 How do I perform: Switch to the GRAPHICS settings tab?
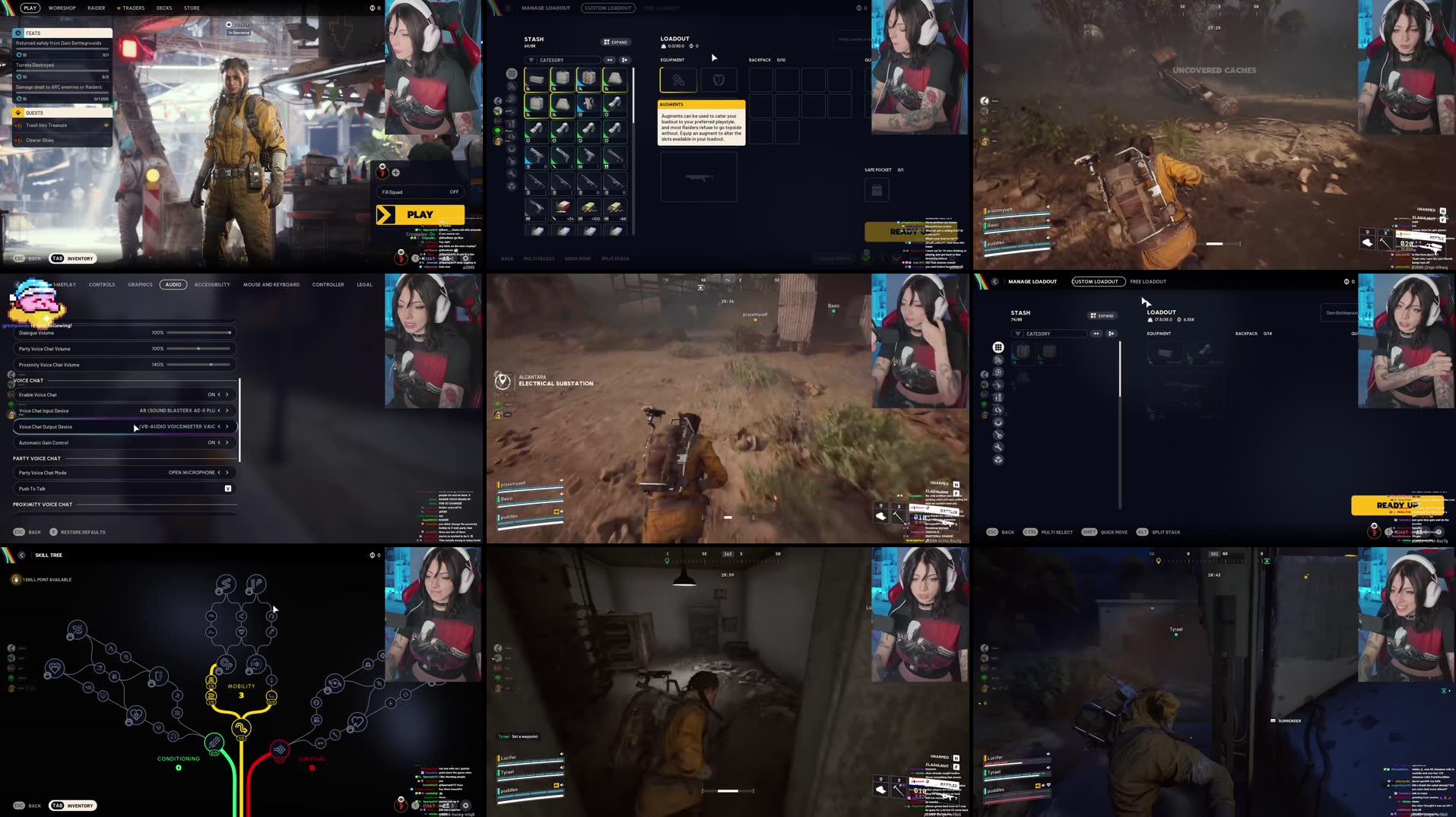tap(140, 284)
